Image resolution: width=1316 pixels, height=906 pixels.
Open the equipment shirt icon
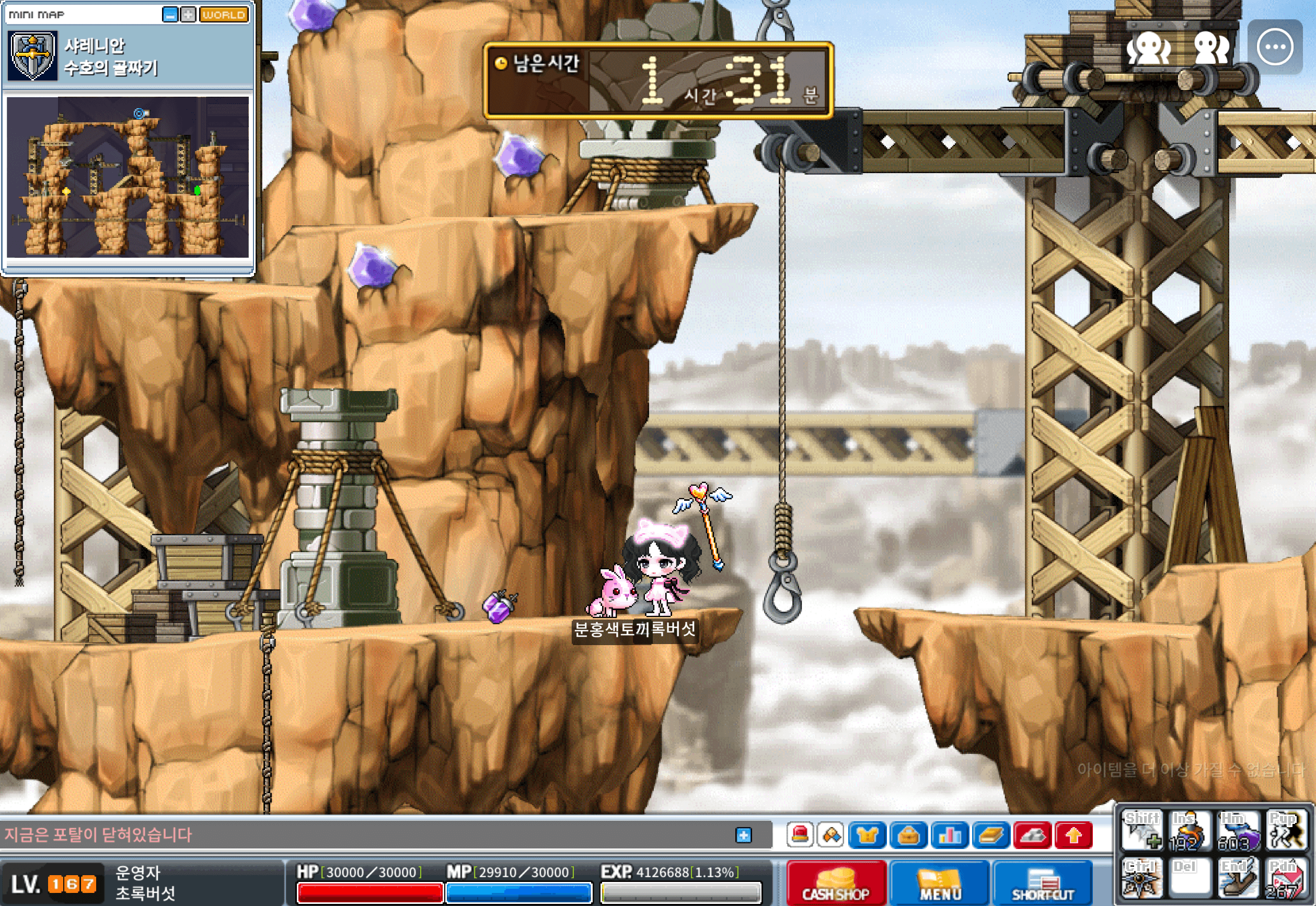coord(867,835)
